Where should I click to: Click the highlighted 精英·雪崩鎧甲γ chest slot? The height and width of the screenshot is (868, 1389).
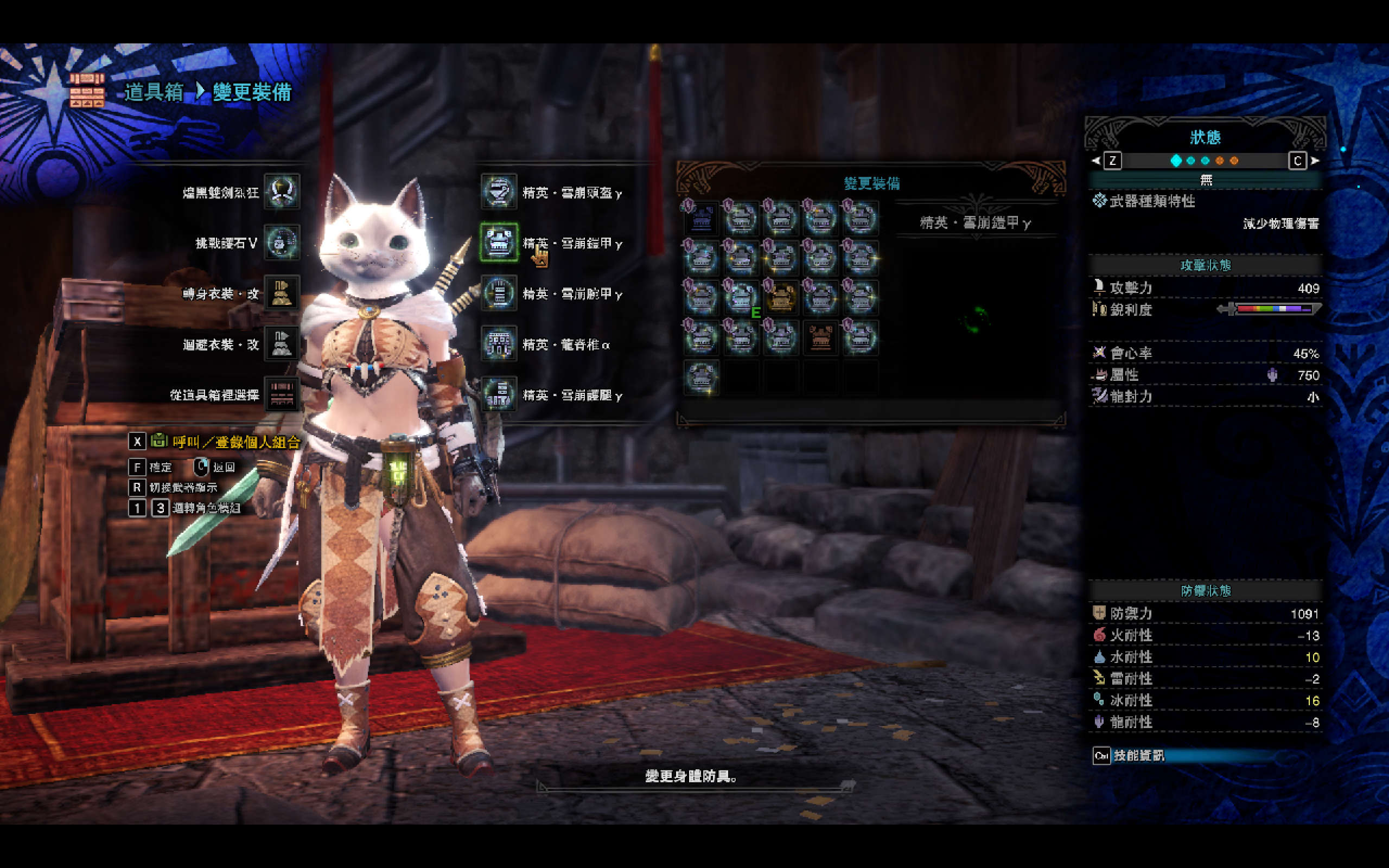tap(498, 242)
